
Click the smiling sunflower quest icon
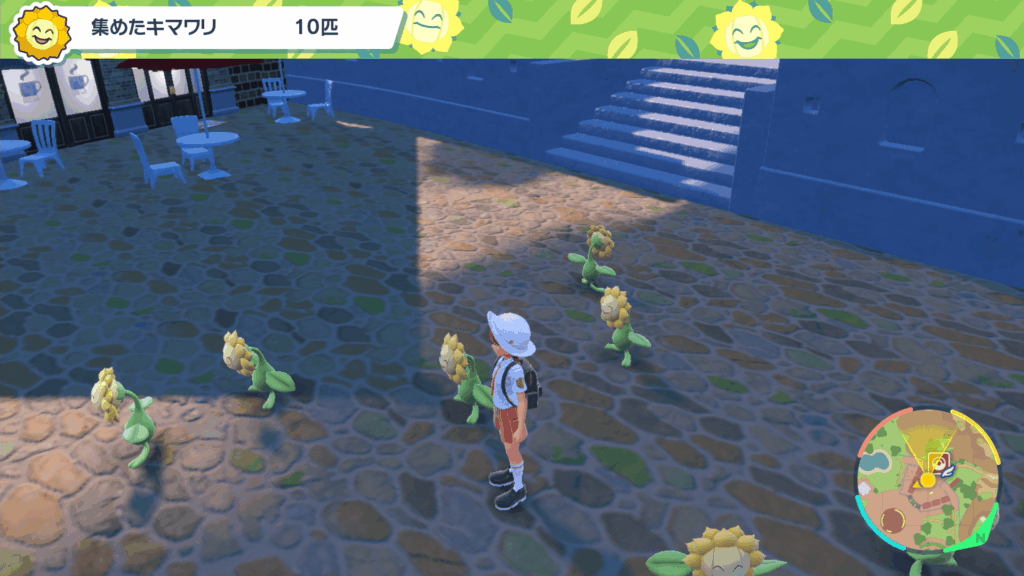(42, 29)
